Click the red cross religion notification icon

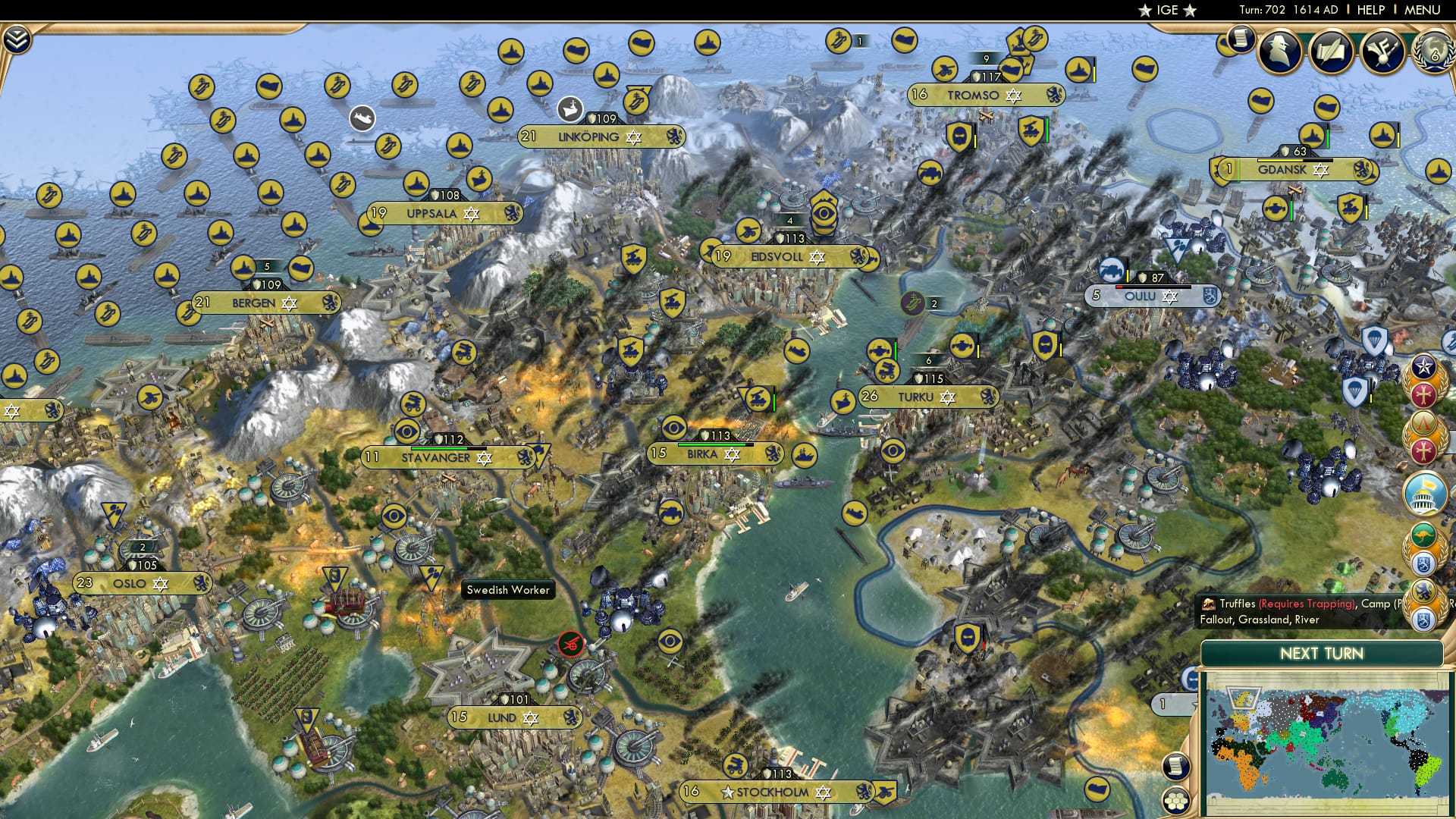point(1423,393)
